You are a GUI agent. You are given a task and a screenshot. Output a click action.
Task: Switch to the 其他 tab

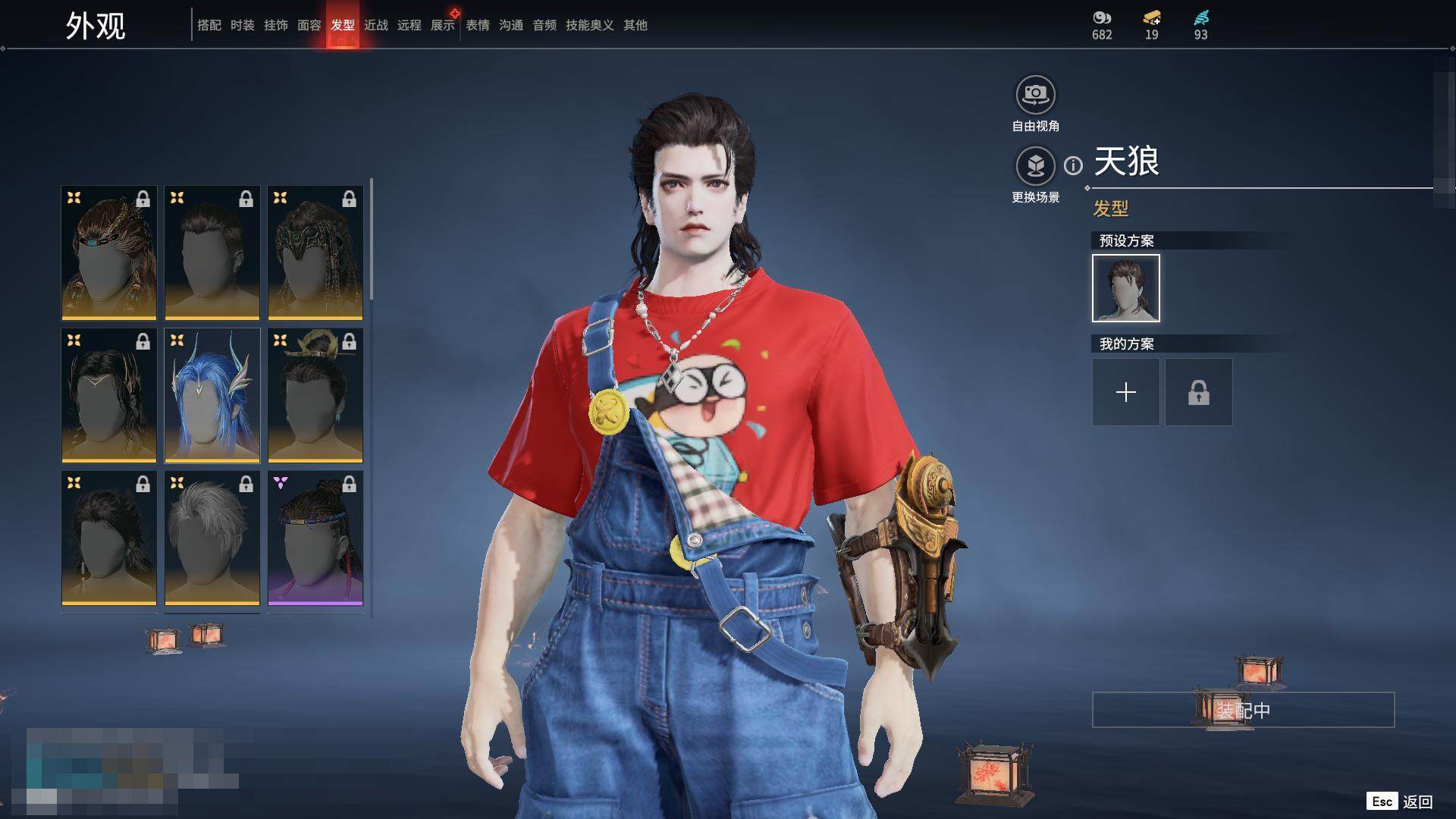coord(635,25)
